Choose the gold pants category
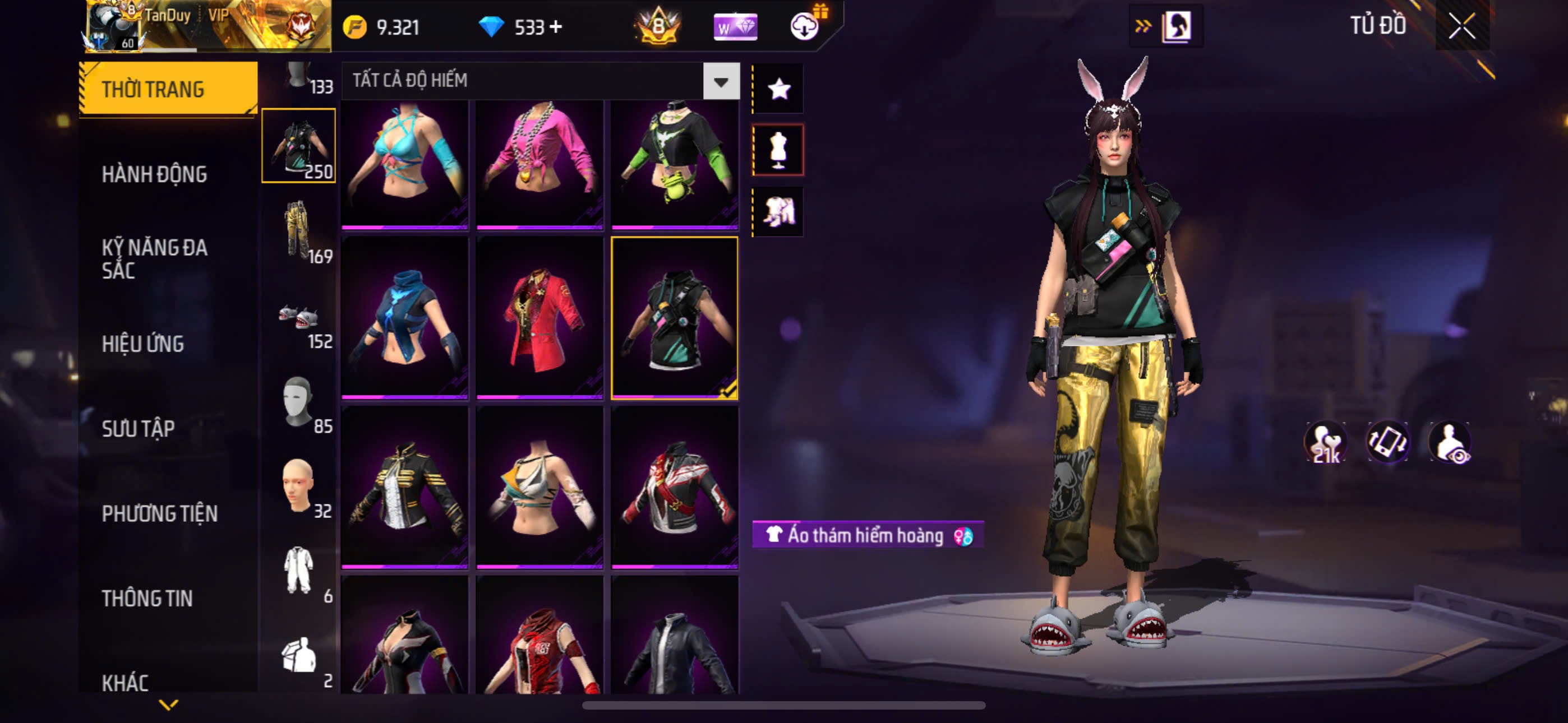The width and height of the screenshot is (1568, 723). click(x=298, y=231)
